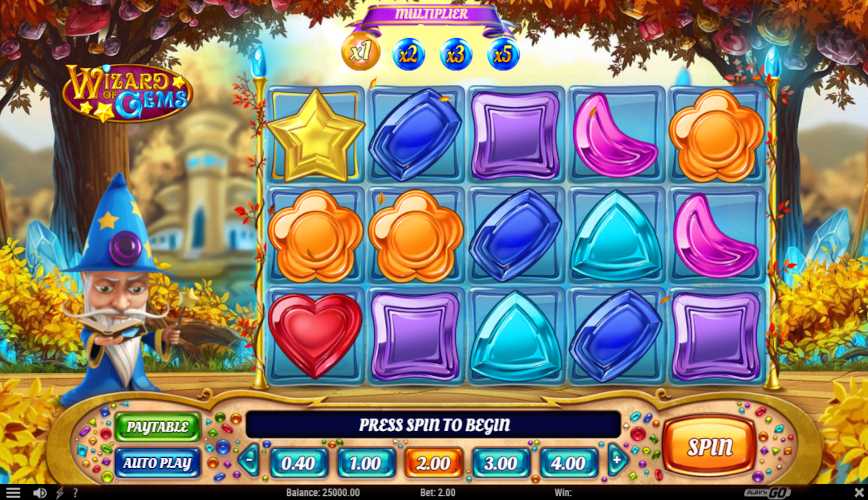The image size is (868, 500).
Task: Open the hamburger menu in the bottom bar
Action: [13, 493]
